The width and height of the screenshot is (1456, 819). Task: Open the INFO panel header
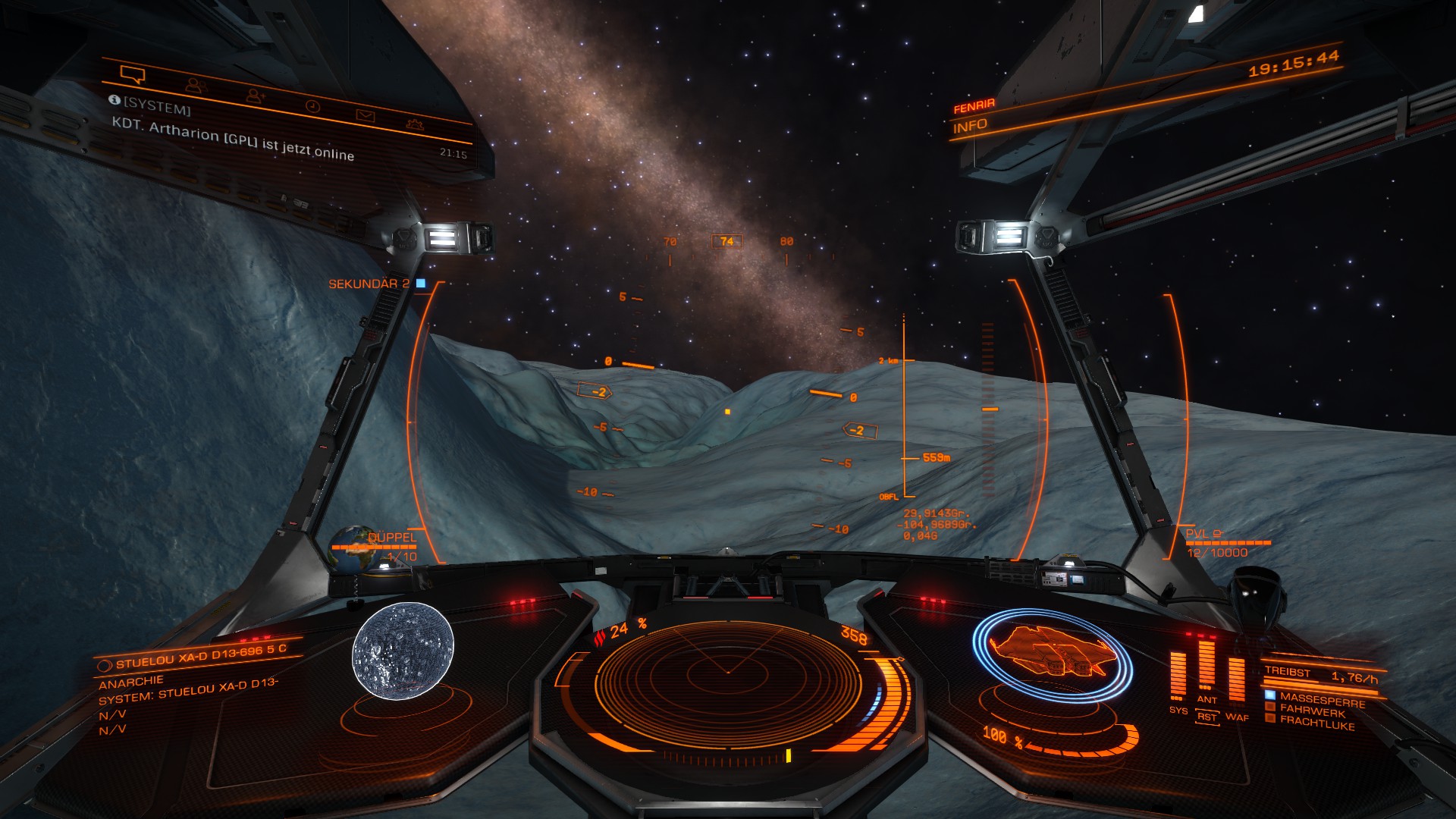(971, 127)
